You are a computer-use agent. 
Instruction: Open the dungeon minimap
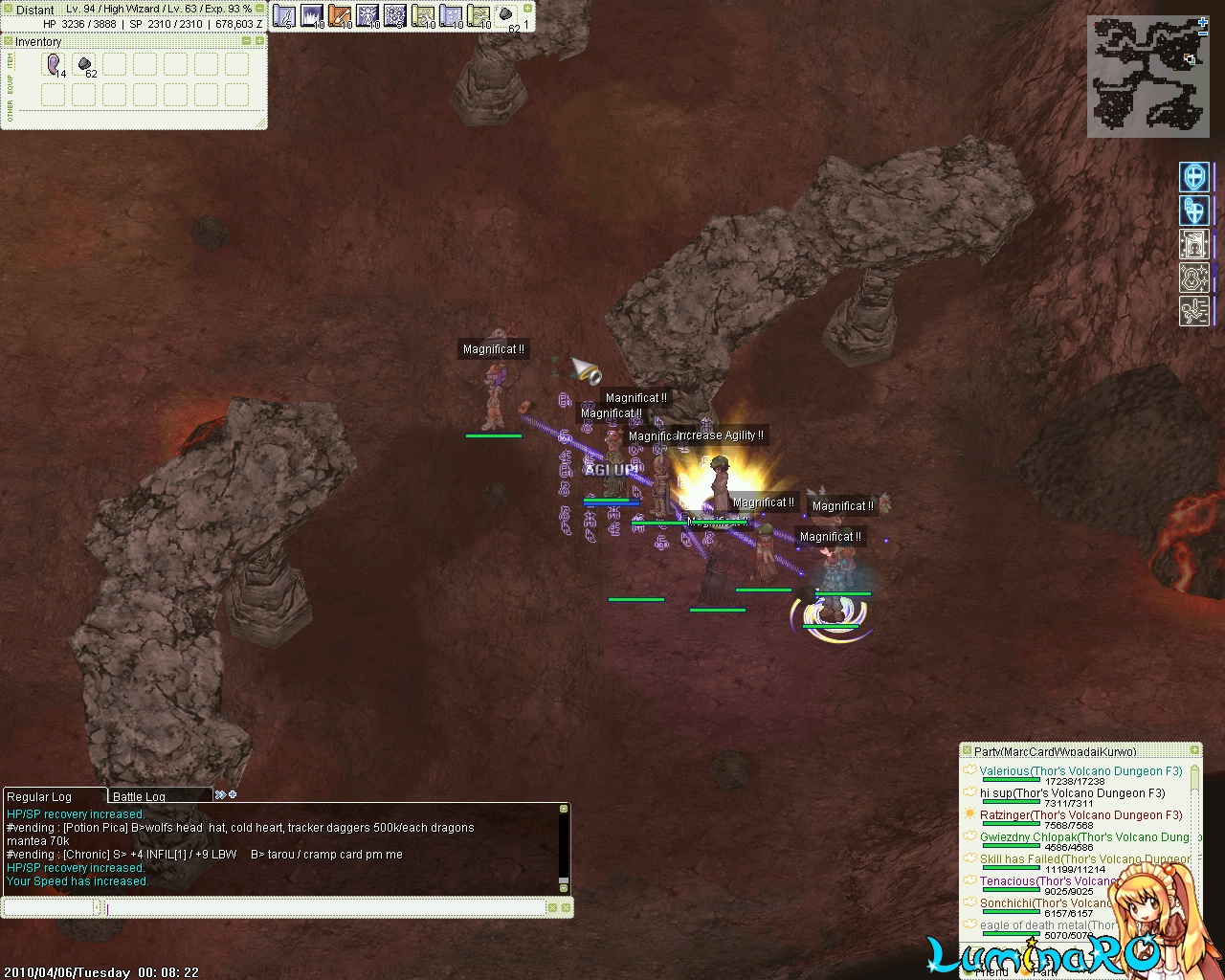(x=1147, y=77)
